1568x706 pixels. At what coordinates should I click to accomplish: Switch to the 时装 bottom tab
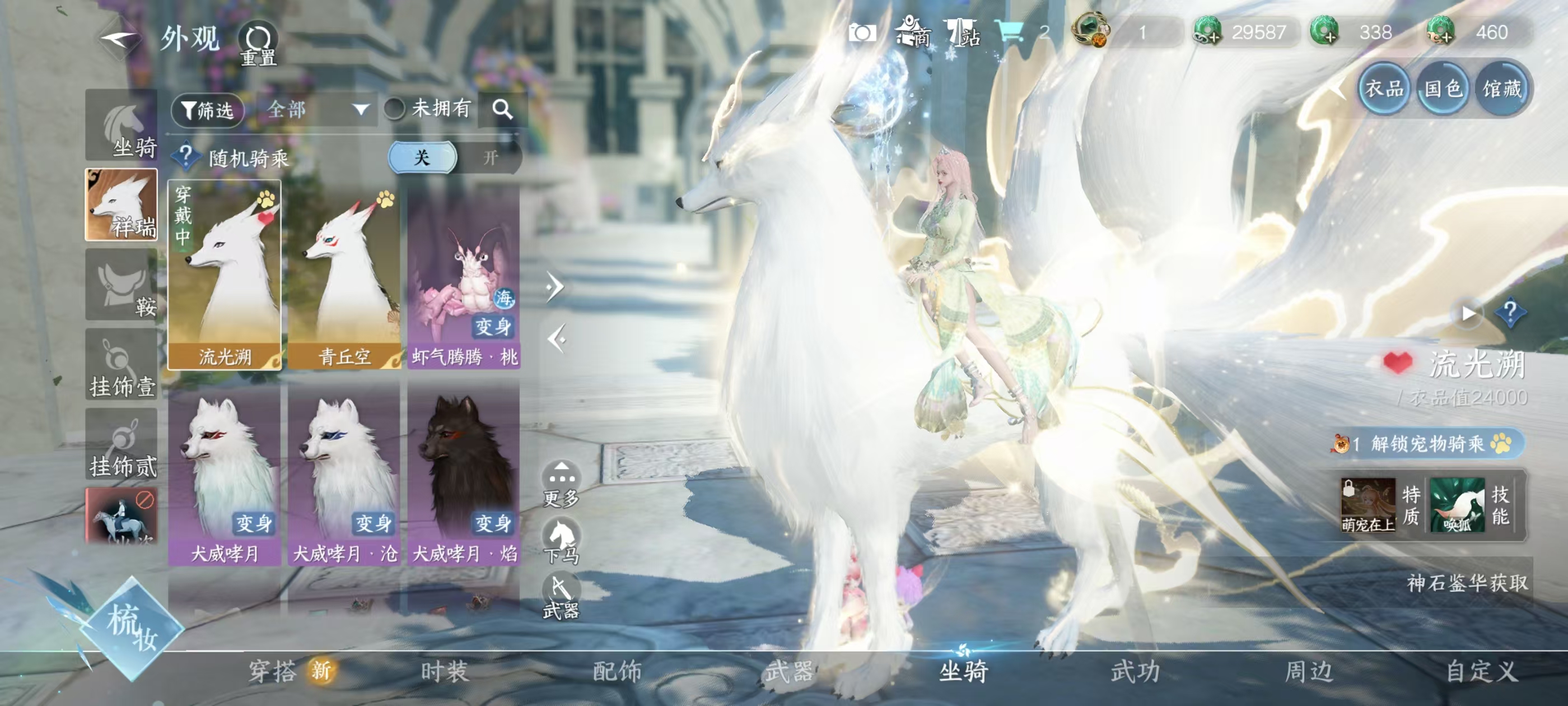click(444, 671)
